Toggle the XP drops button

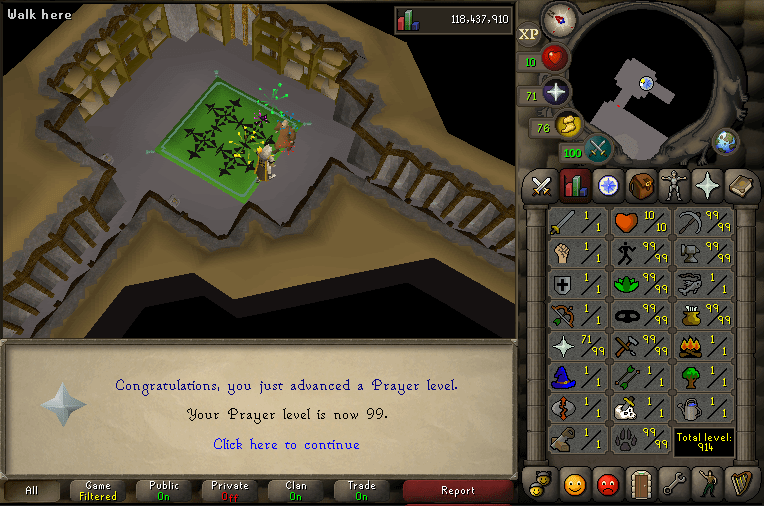tap(528, 34)
